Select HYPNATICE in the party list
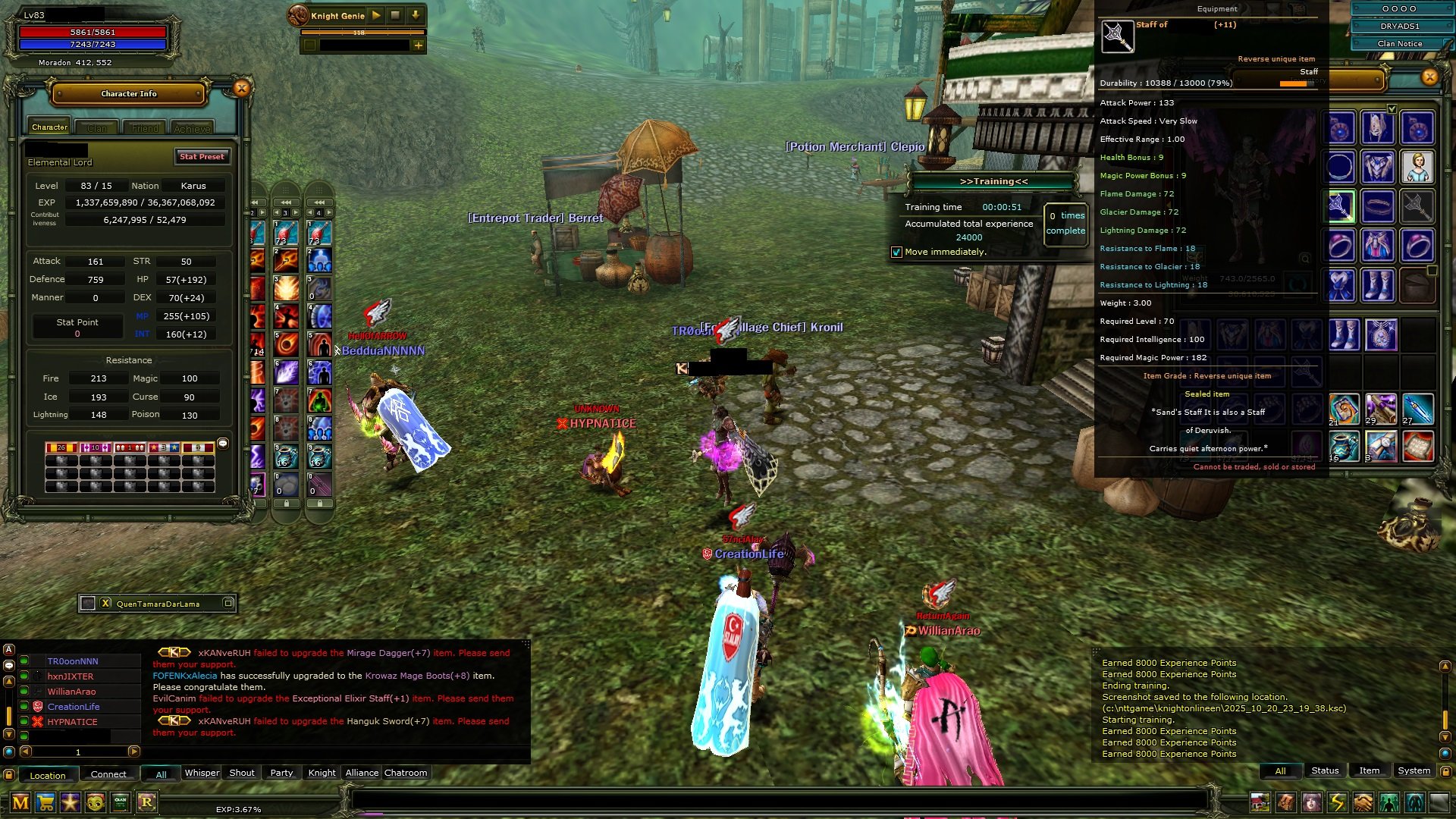Viewport: 1456px width, 819px height. pos(72,722)
